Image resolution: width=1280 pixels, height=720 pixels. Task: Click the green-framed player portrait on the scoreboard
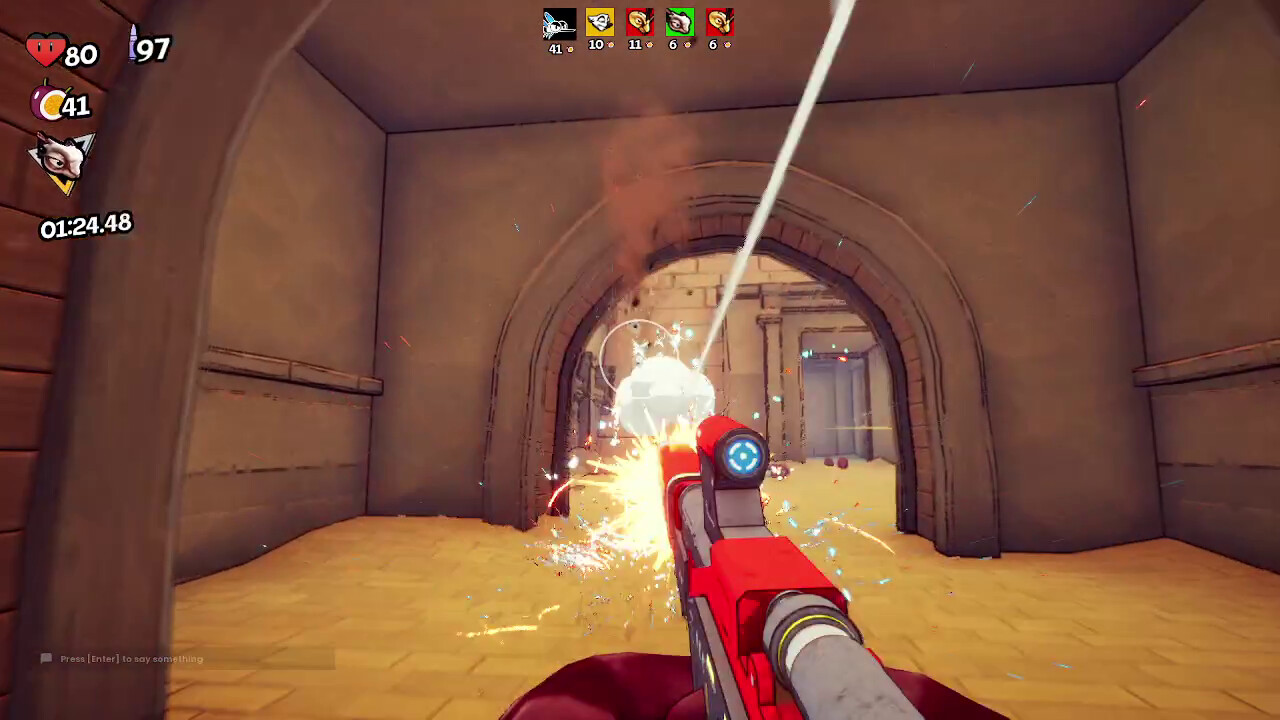click(681, 22)
